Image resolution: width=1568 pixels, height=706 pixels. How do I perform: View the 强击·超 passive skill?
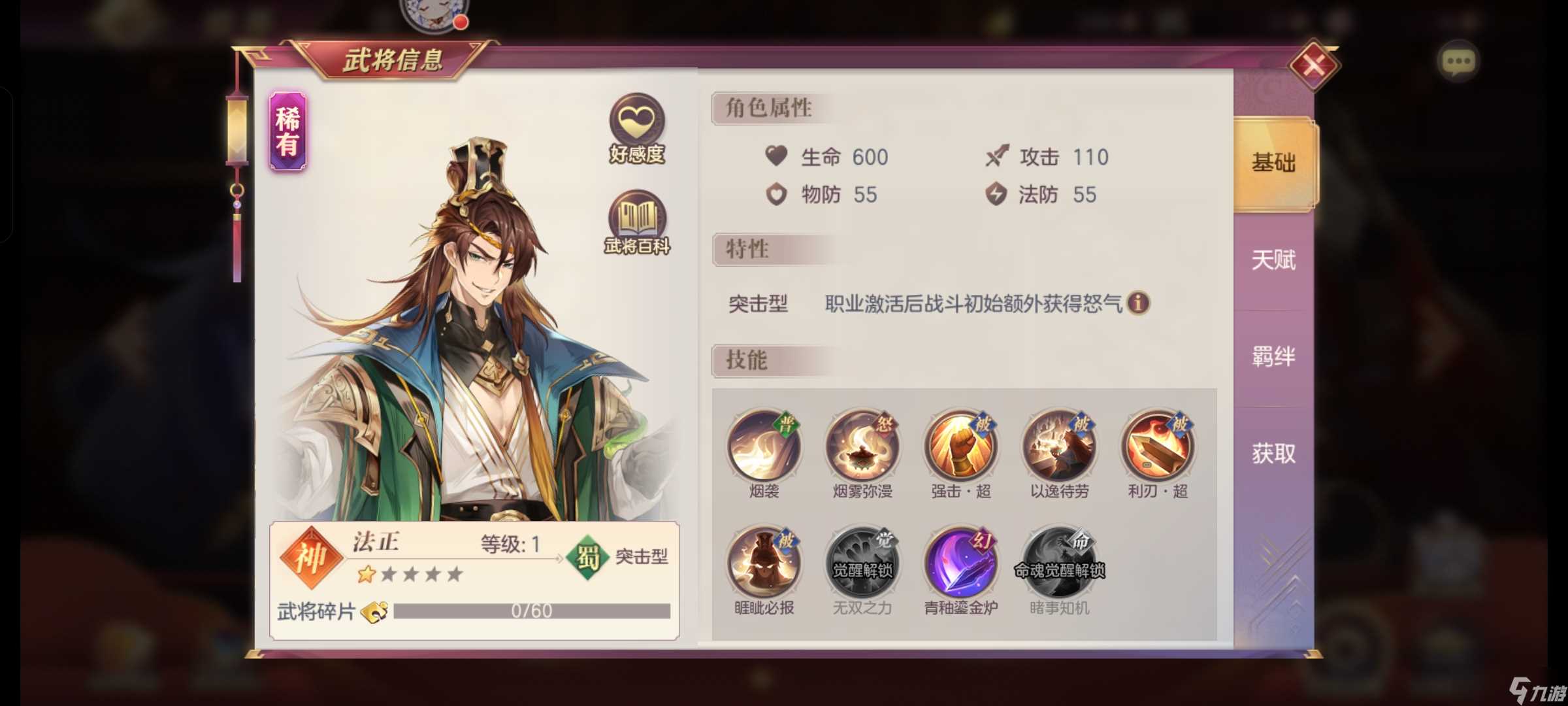tap(962, 446)
